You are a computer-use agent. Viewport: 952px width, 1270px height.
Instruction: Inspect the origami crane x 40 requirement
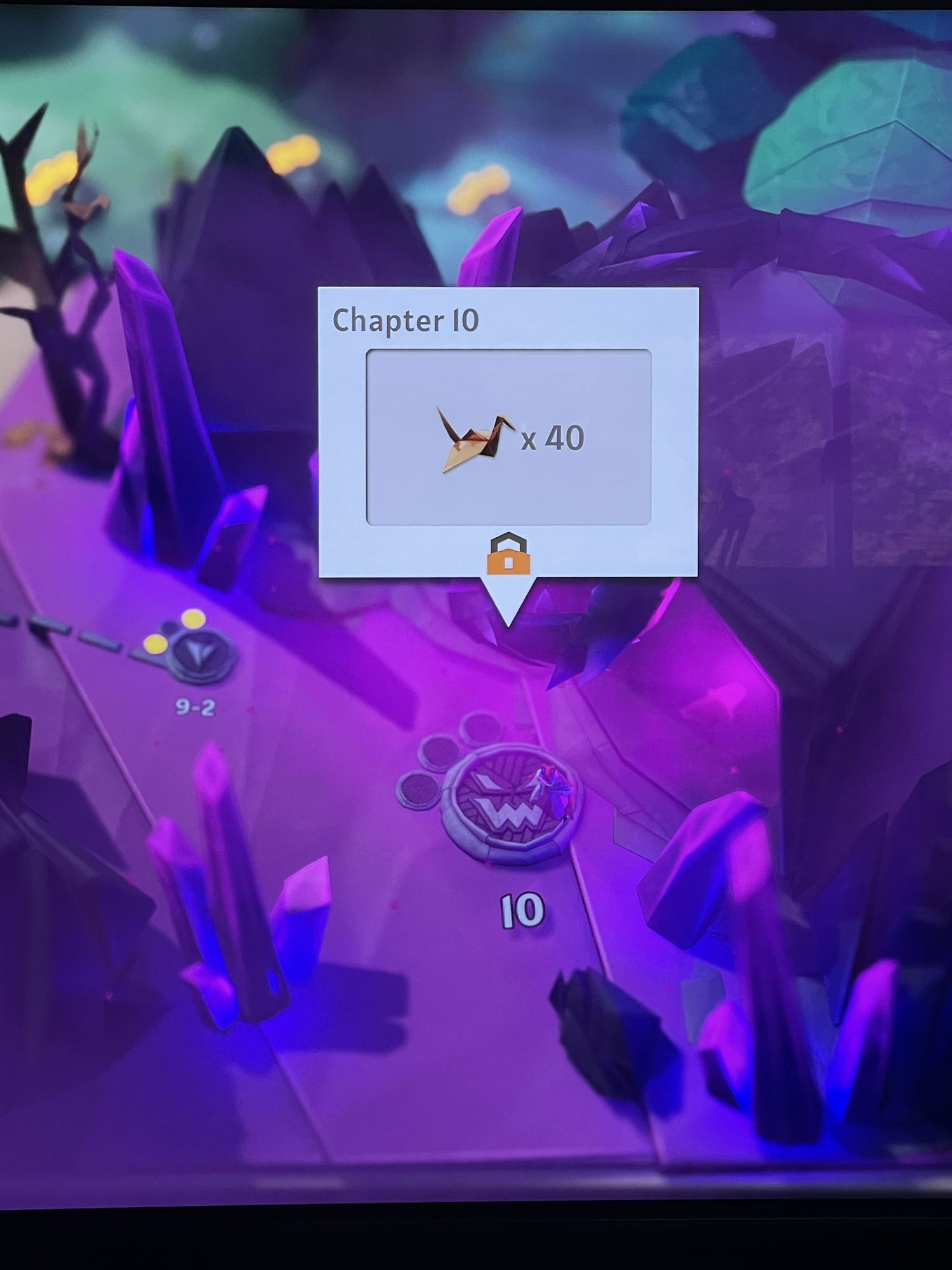pyautogui.click(x=508, y=438)
